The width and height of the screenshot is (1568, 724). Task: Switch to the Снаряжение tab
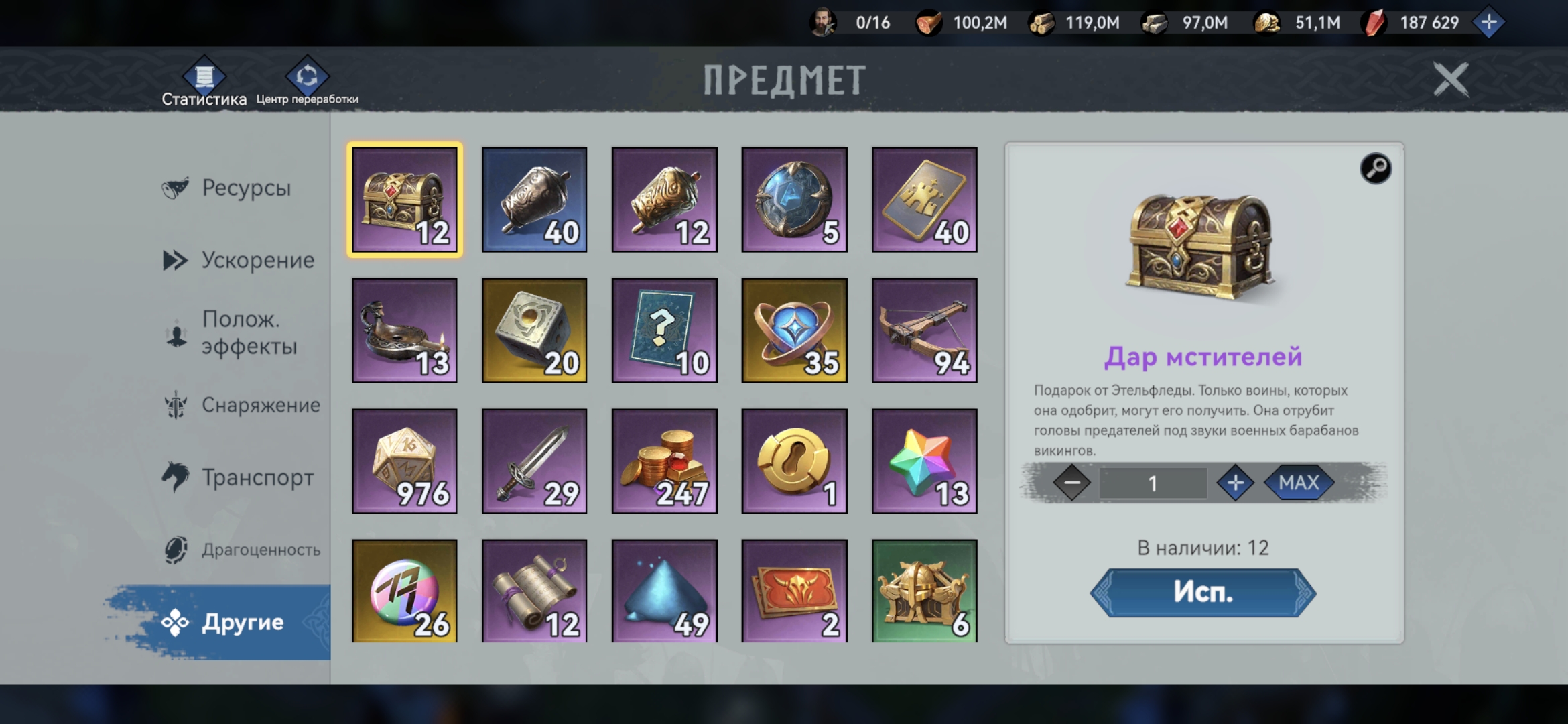tap(260, 405)
